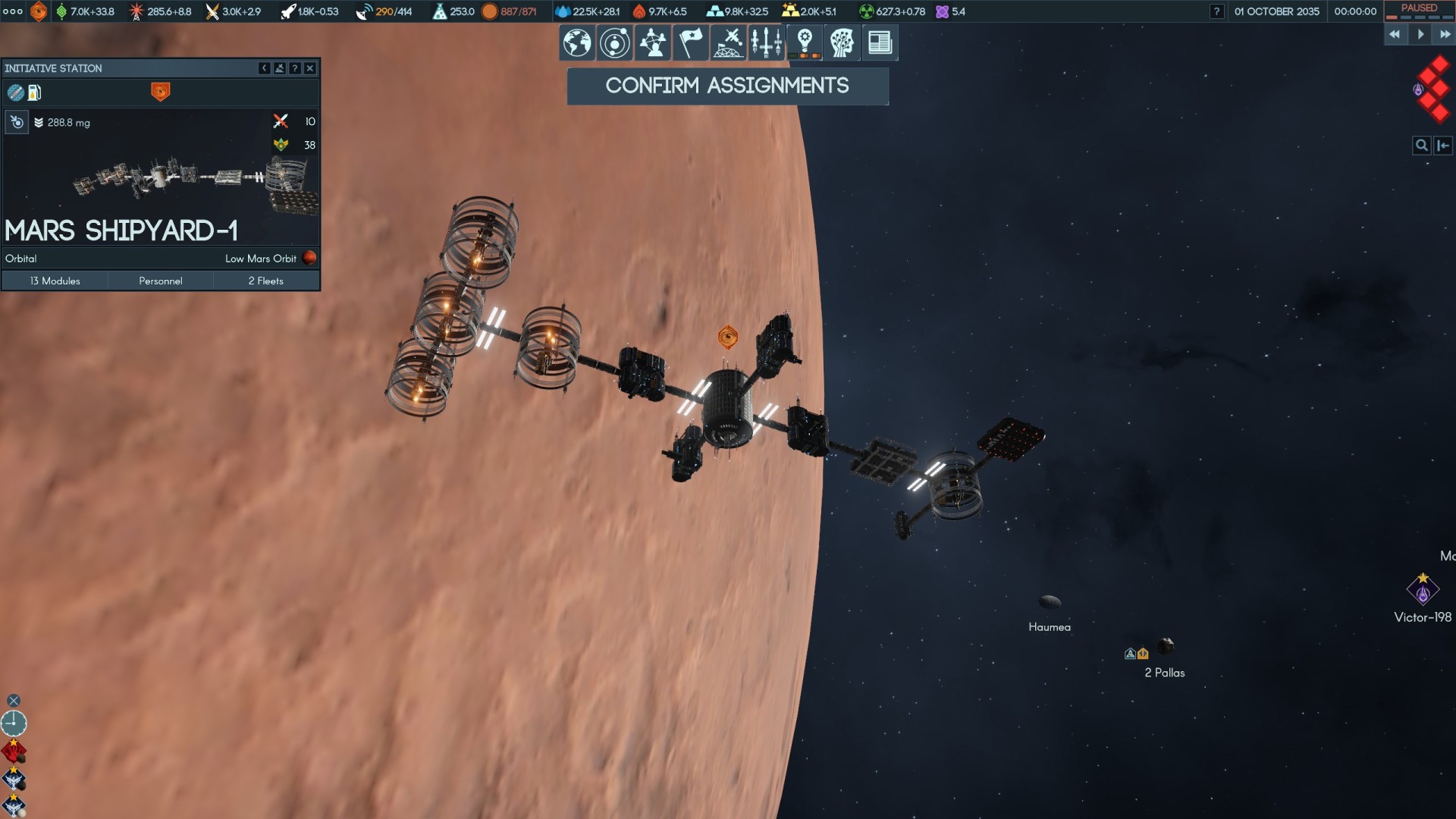Viewport: 1456px width, 819px height.
Task: Open the nations flag screen
Action: 690,42
